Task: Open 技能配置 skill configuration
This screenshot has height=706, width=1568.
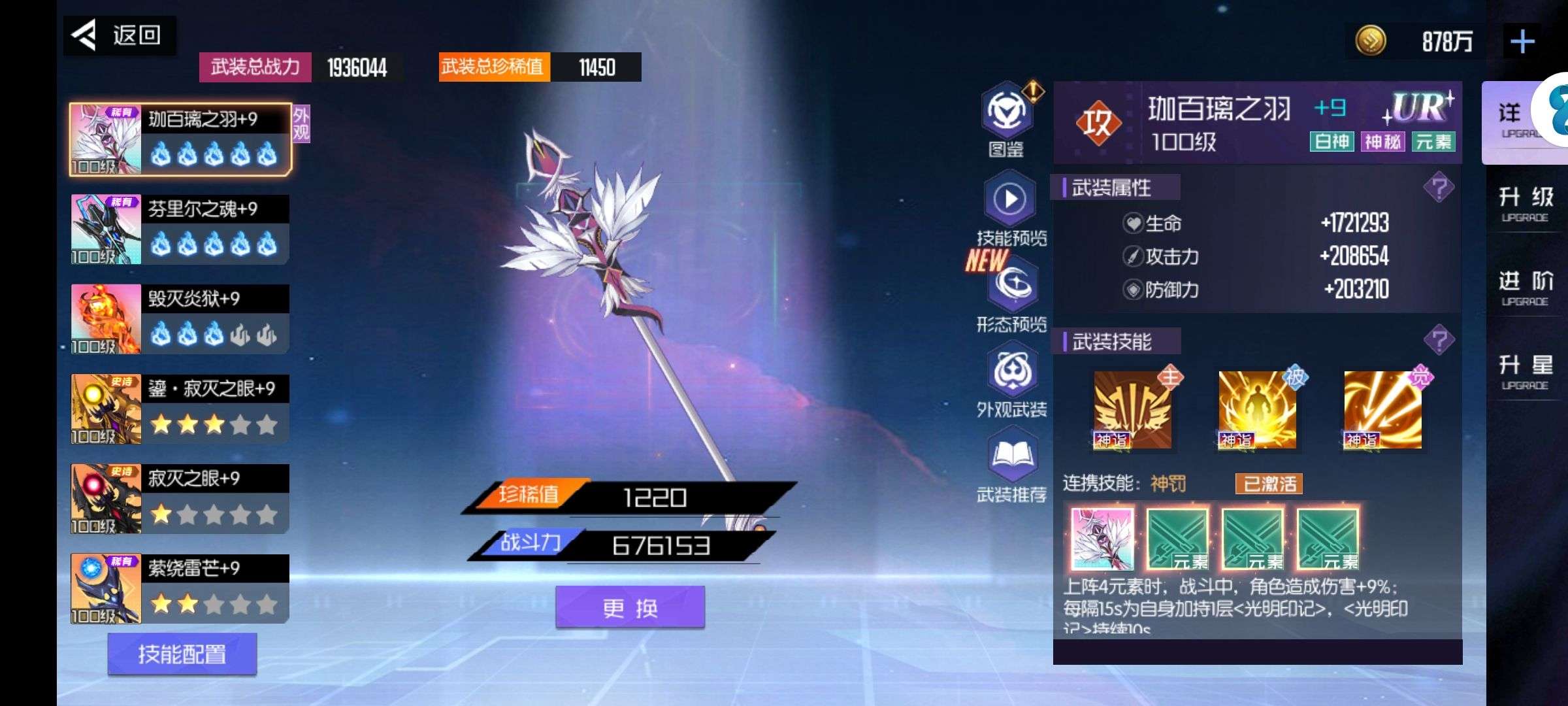Action: tap(182, 654)
